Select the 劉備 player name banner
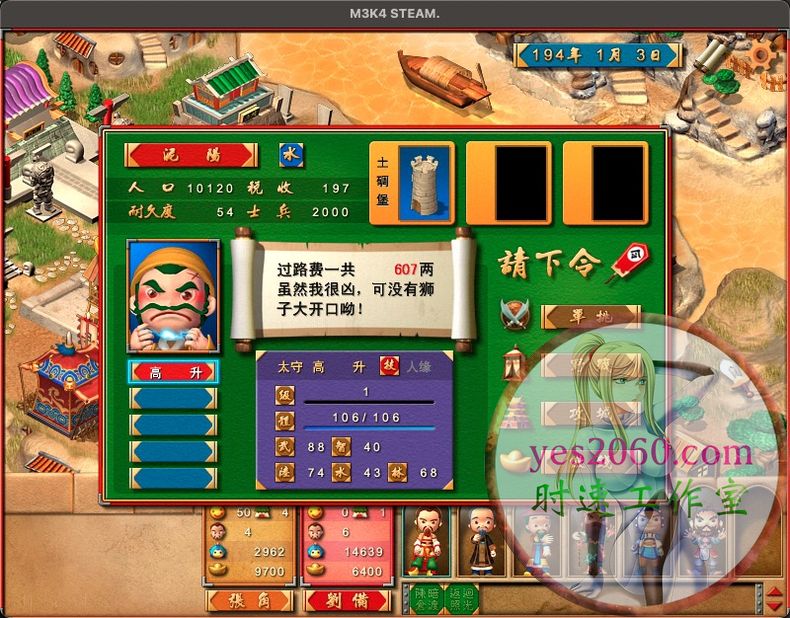The height and width of the screenshot is (618, 790). (x=347, y=600)
